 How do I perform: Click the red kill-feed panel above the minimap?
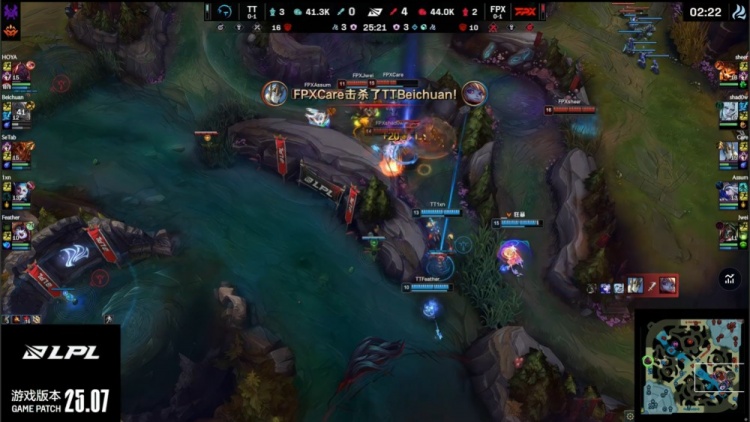coord(652,286)
